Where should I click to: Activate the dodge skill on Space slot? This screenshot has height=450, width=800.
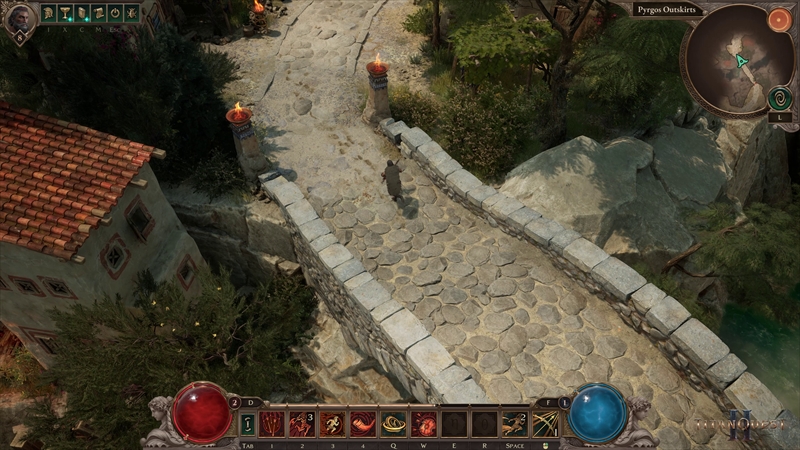click(515, 424)
